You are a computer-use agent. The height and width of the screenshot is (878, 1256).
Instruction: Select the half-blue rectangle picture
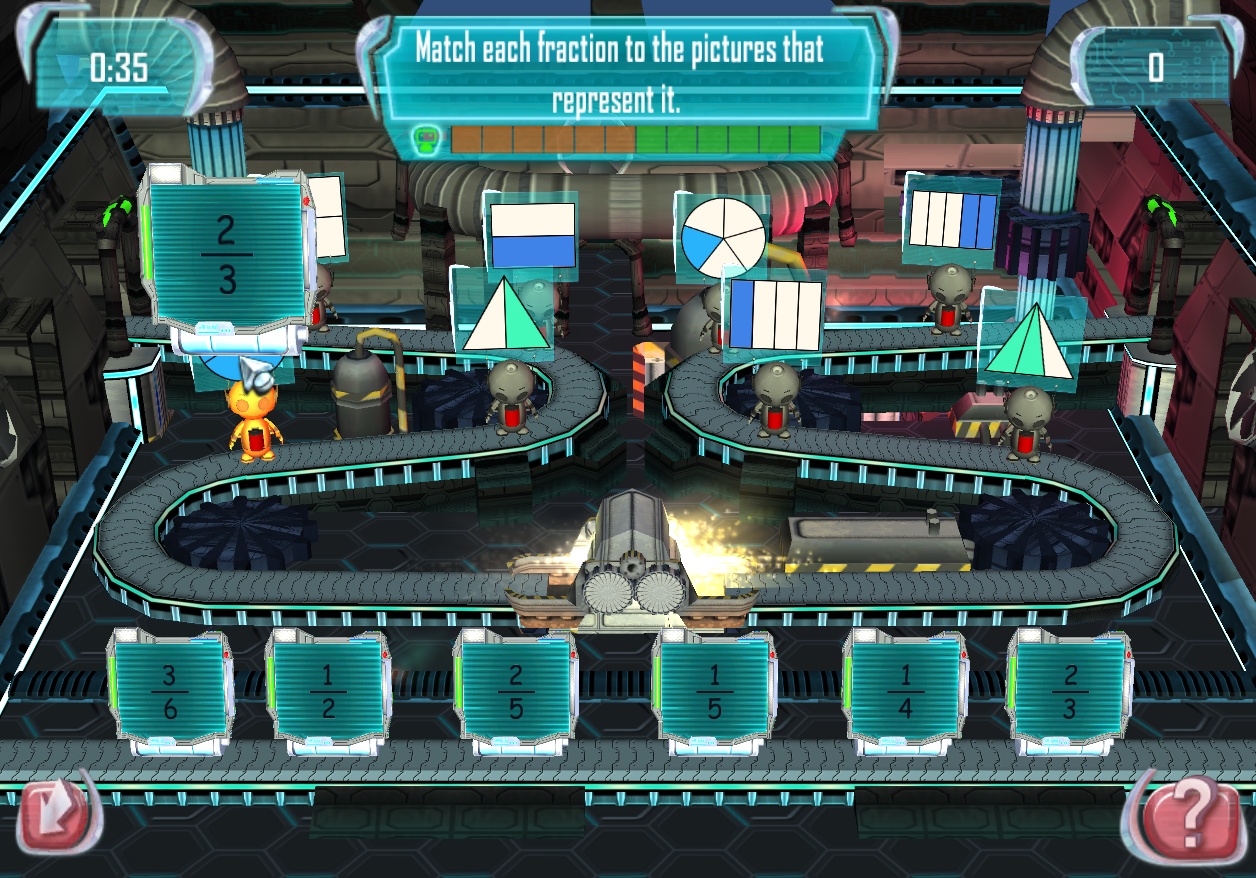pyautogui.click(x=532, y=236)
